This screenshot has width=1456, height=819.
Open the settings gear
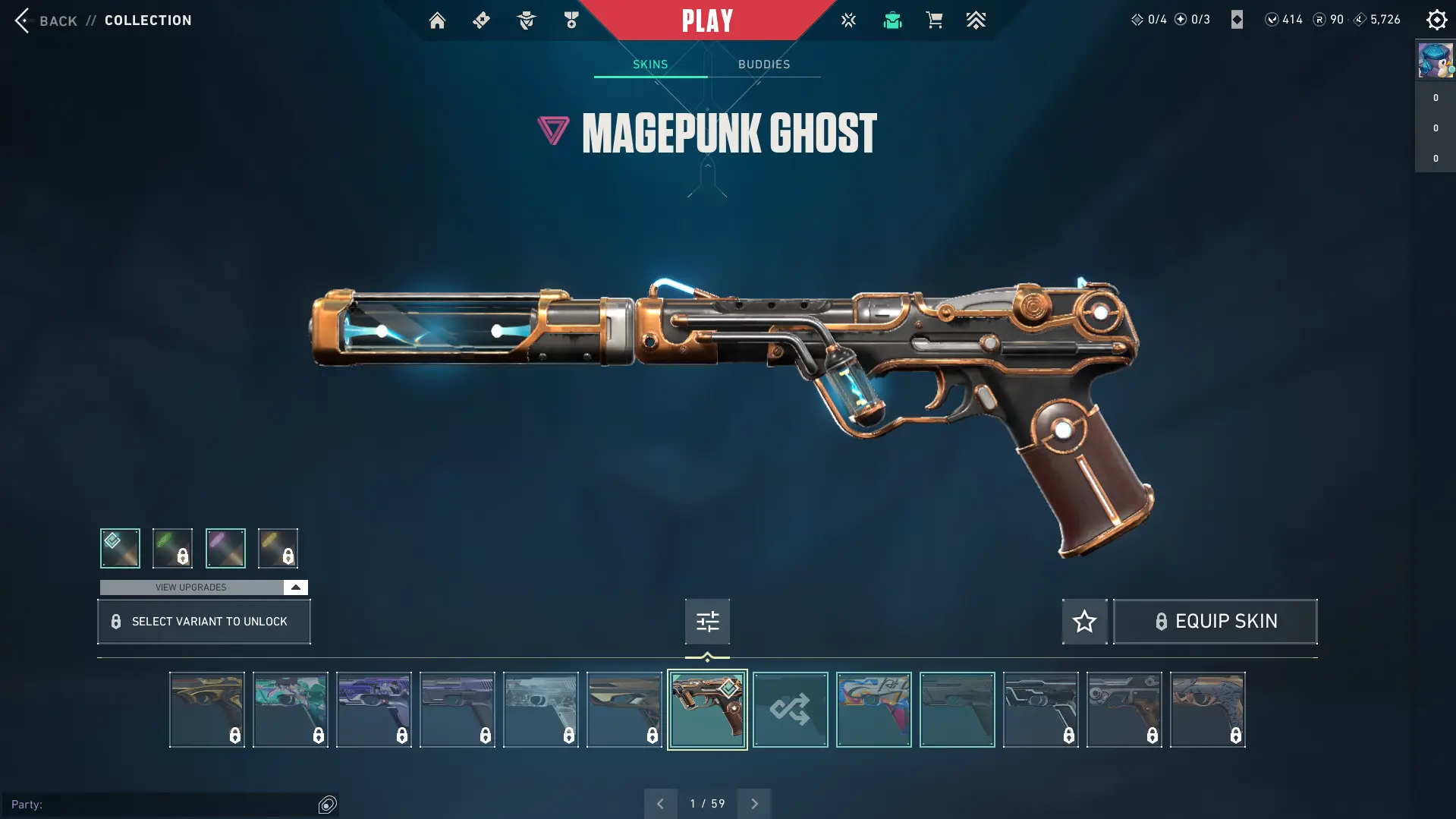pyautogui.click(x=1436, y=20)
